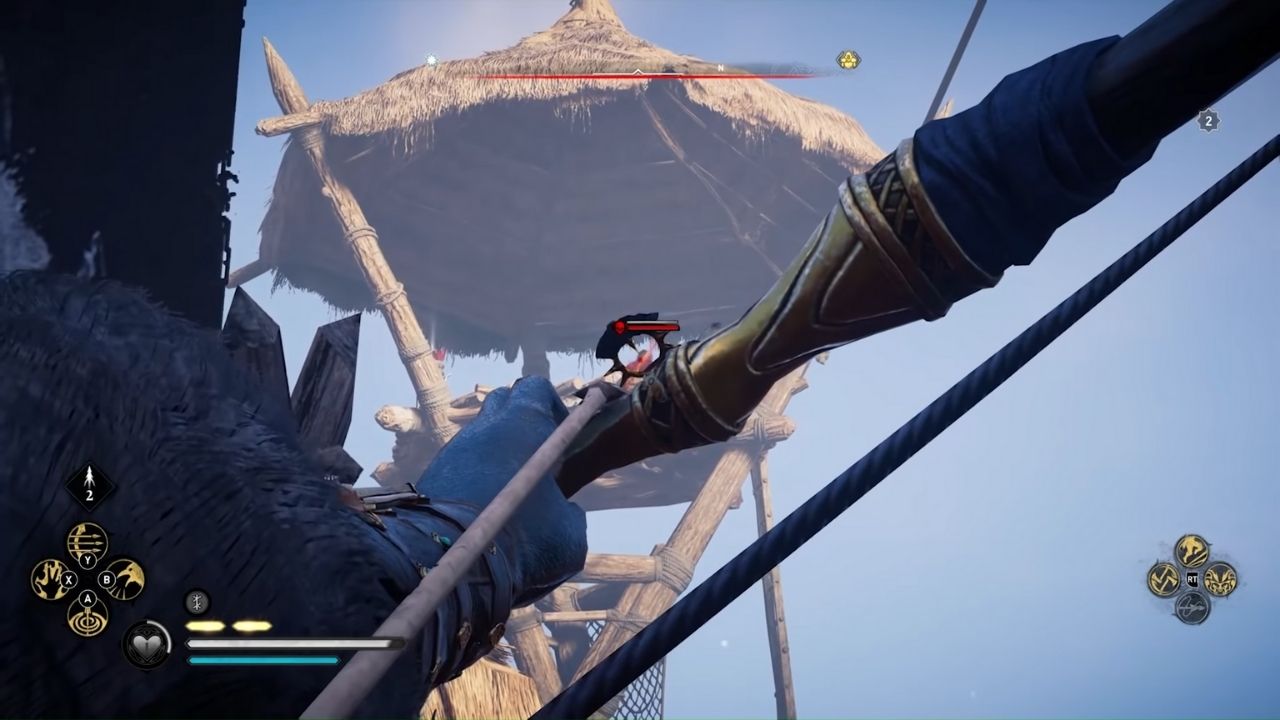Screen dimensions: 1280x720
Task: Click the hand gesture icon bound to X
Action: point(51,580)
